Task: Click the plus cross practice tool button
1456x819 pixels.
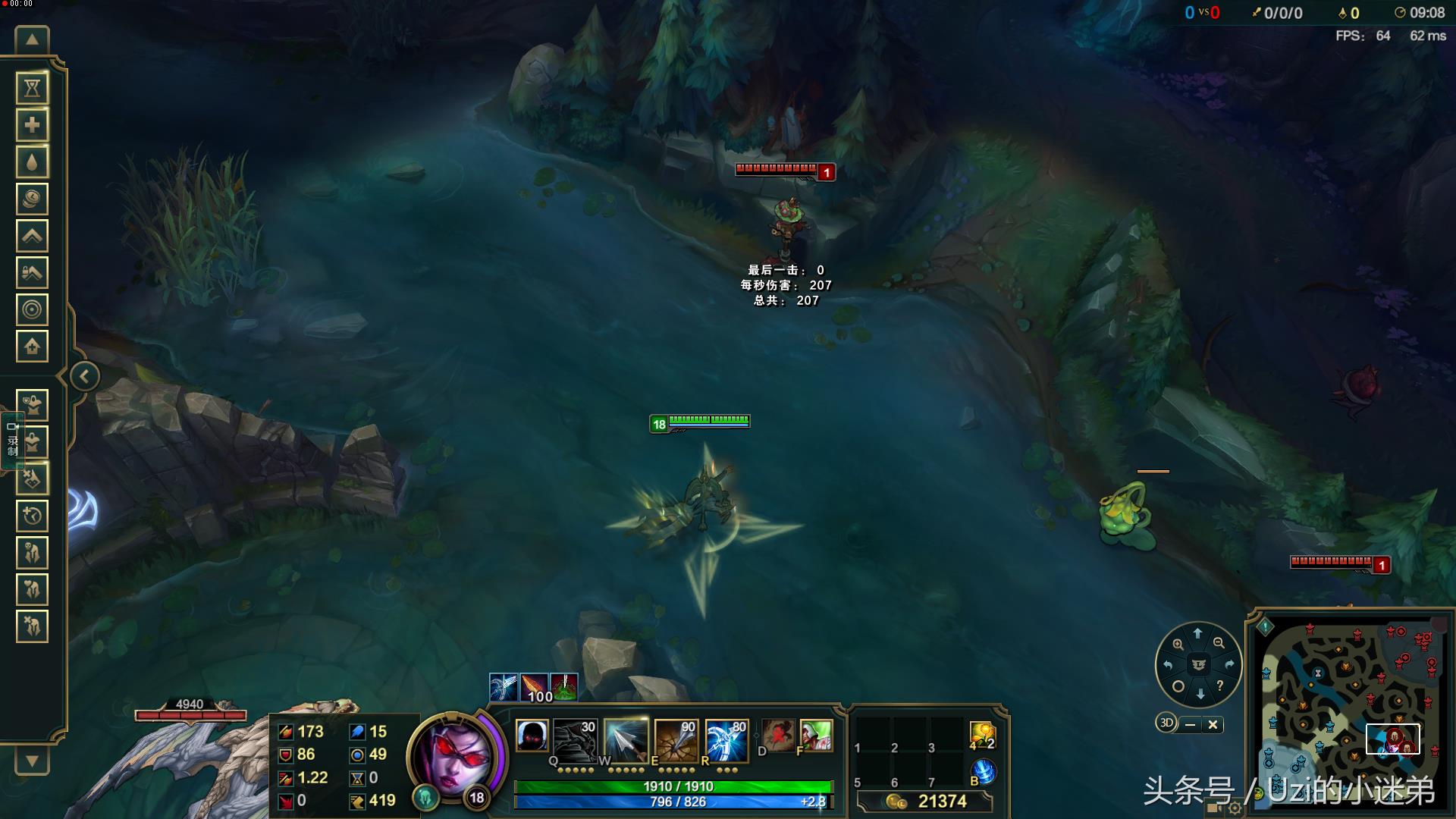Action: click(32, 125)
